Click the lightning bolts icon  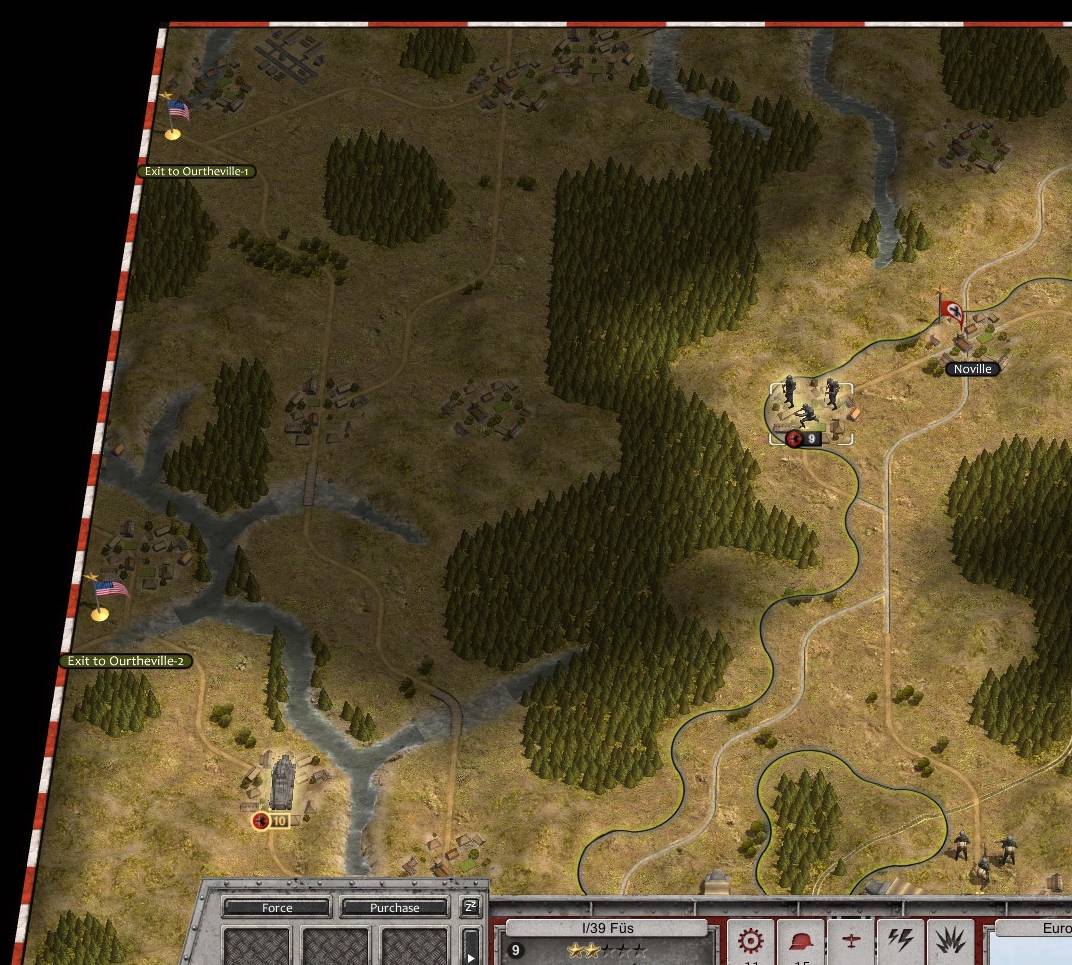[900, 942]
